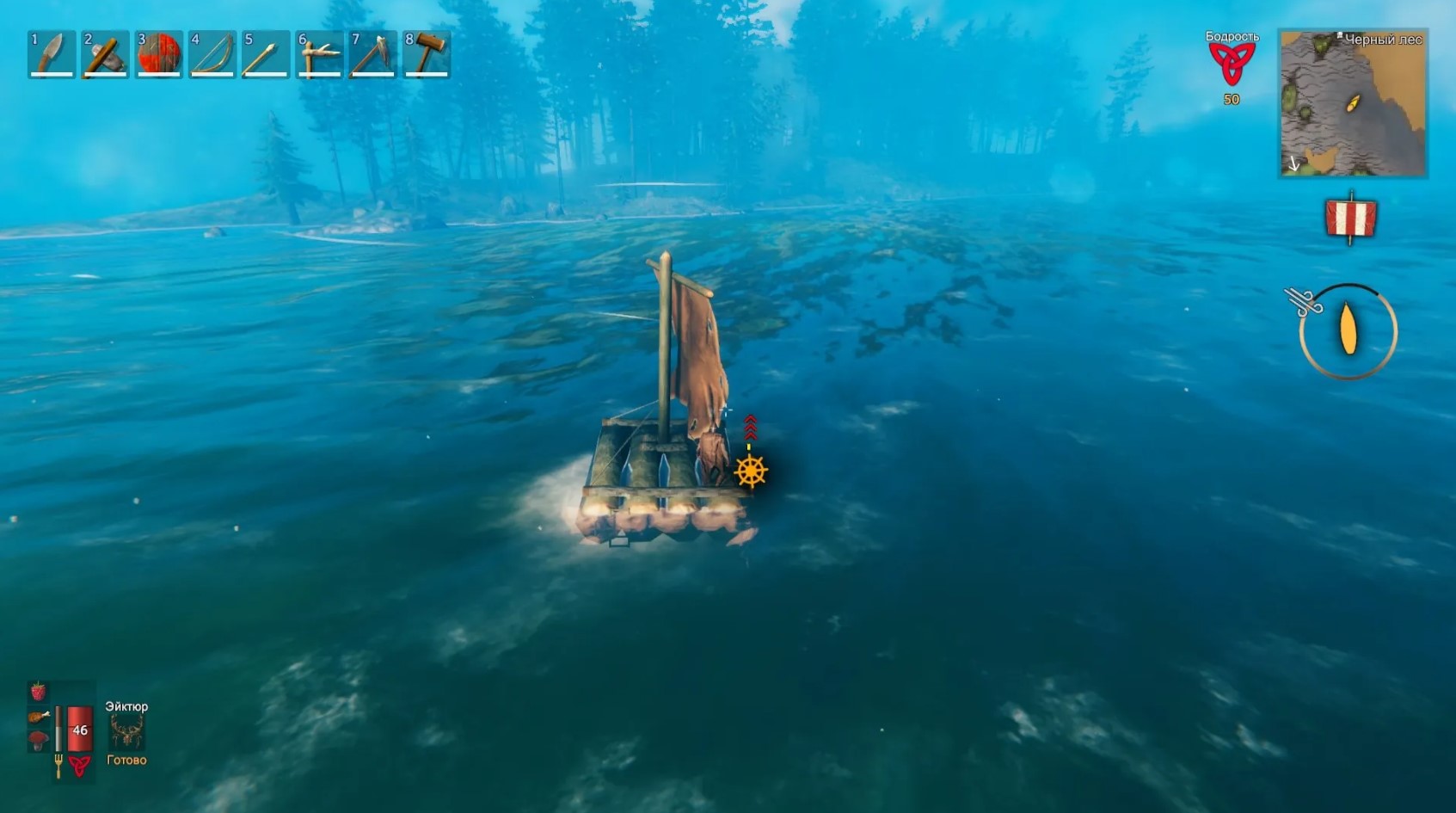Image resolution: width=1456 pixels, height=813 pixels.
Task: Click the sail banner indicator on the right
Action: 1350,219
